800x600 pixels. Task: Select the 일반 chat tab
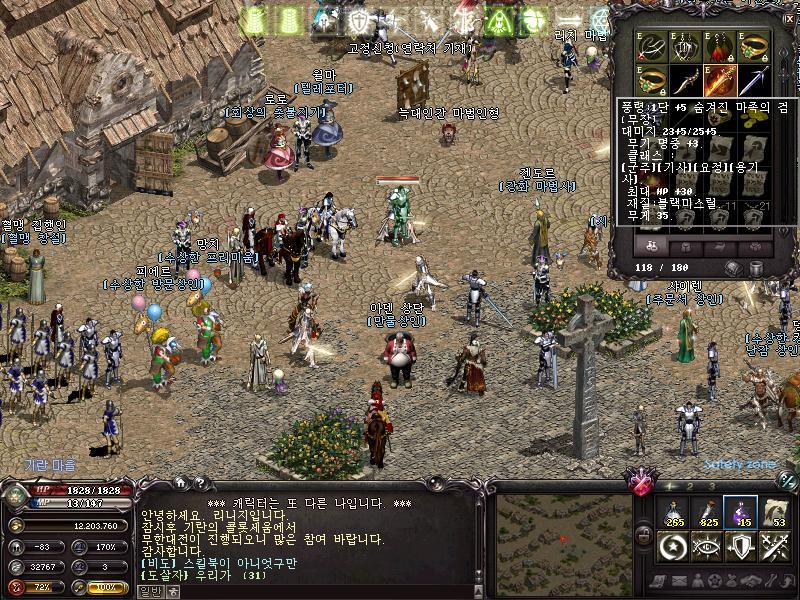[151, 591]
